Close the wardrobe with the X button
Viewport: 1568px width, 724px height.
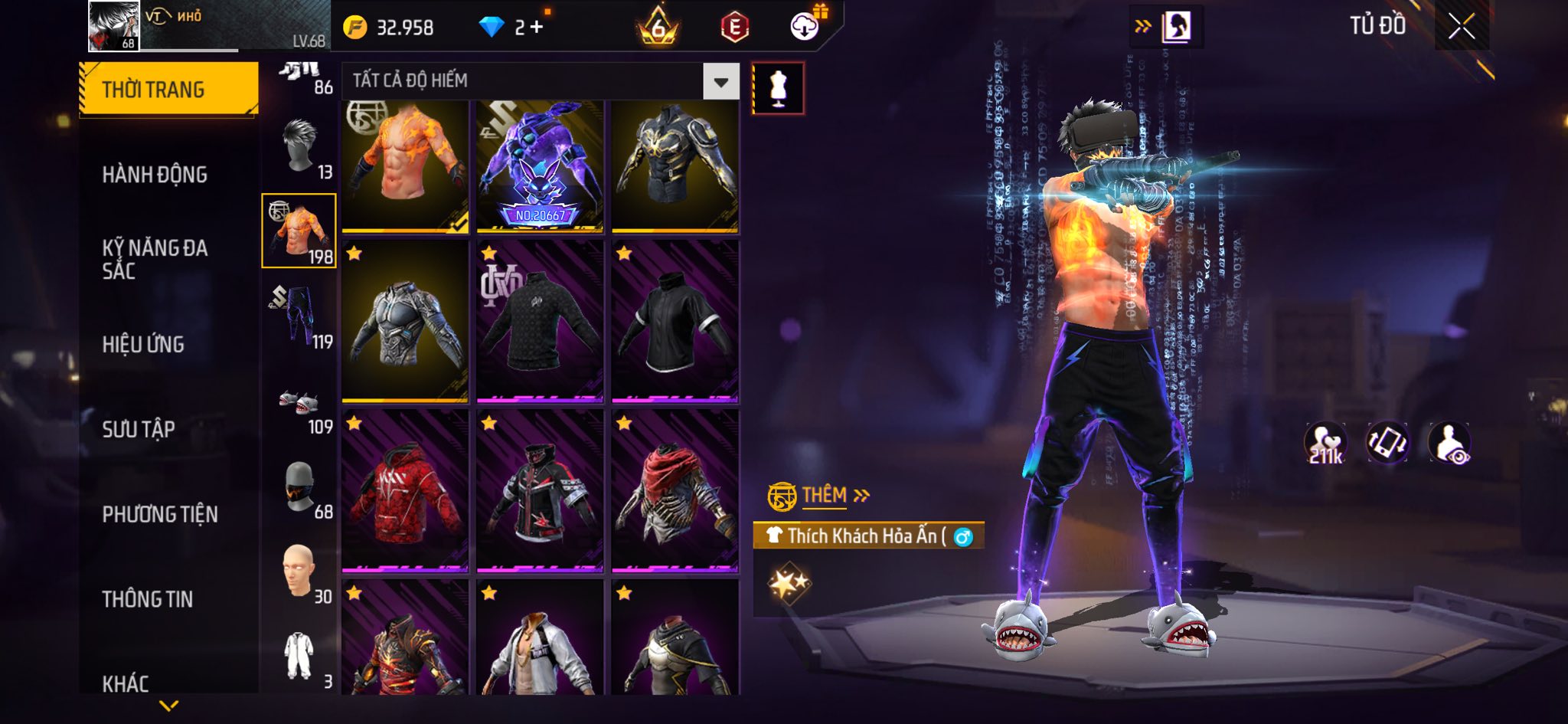1461,27
